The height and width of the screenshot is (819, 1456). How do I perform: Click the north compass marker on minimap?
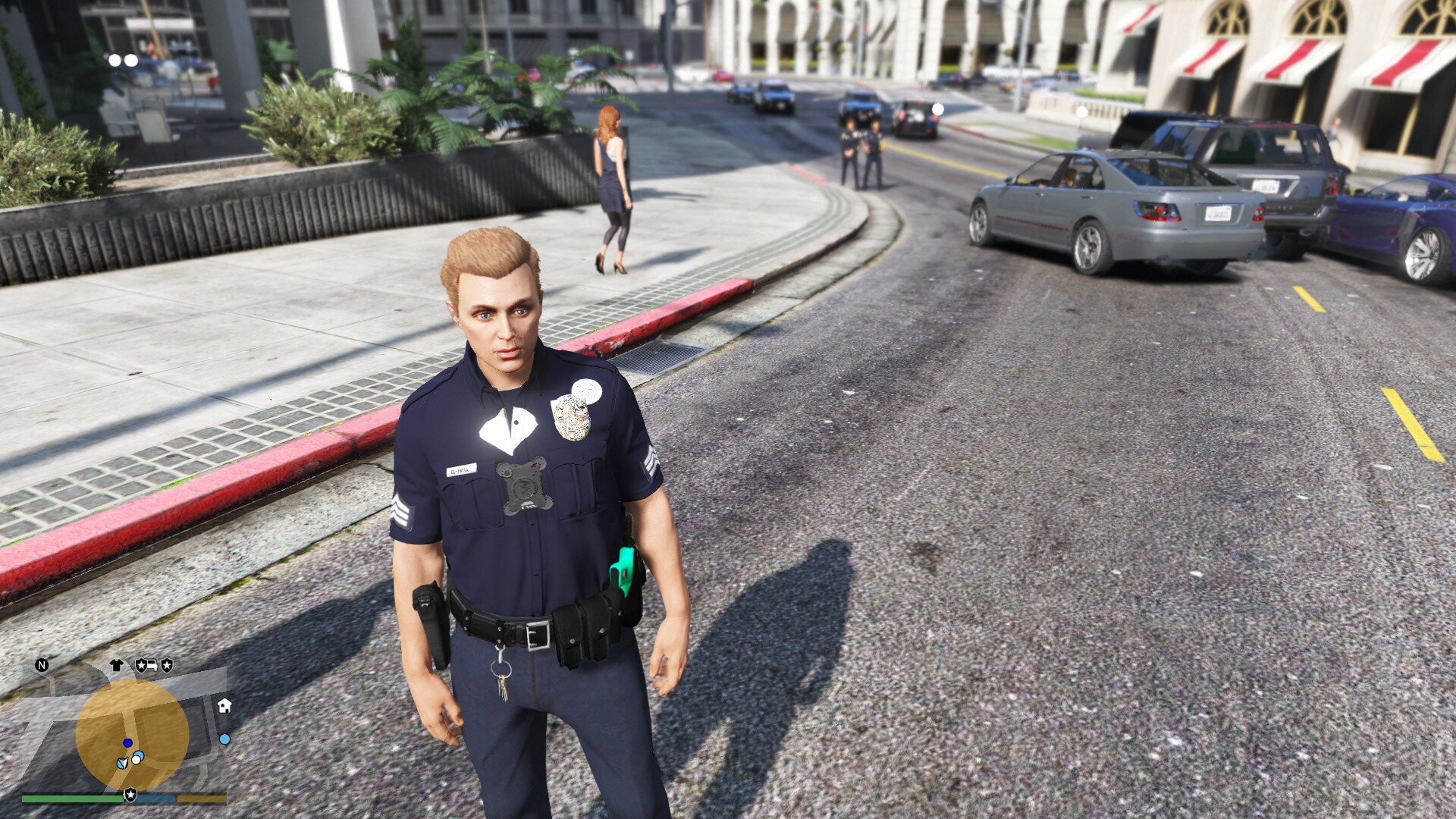[42, 666]
